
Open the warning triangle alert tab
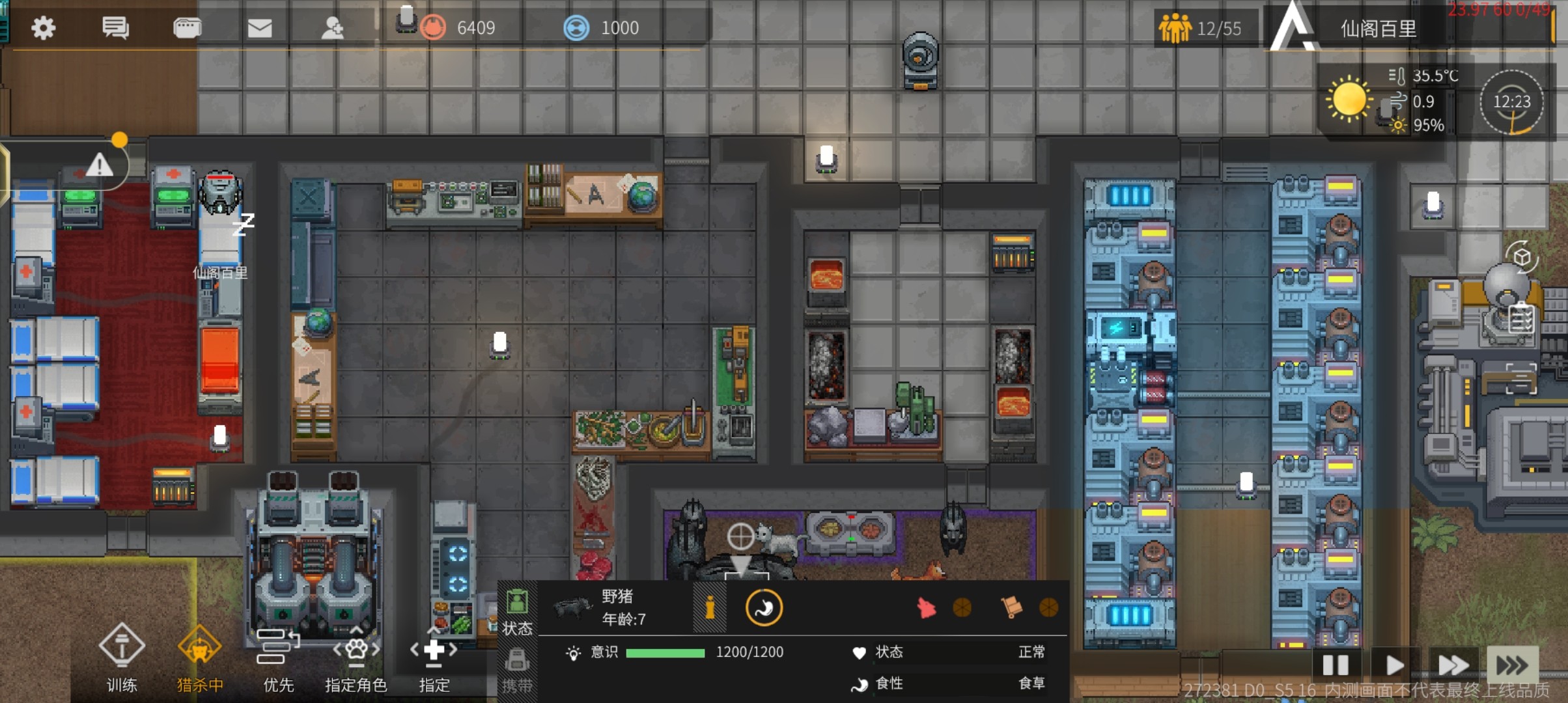pyautogui.click(x=100, y=165)
